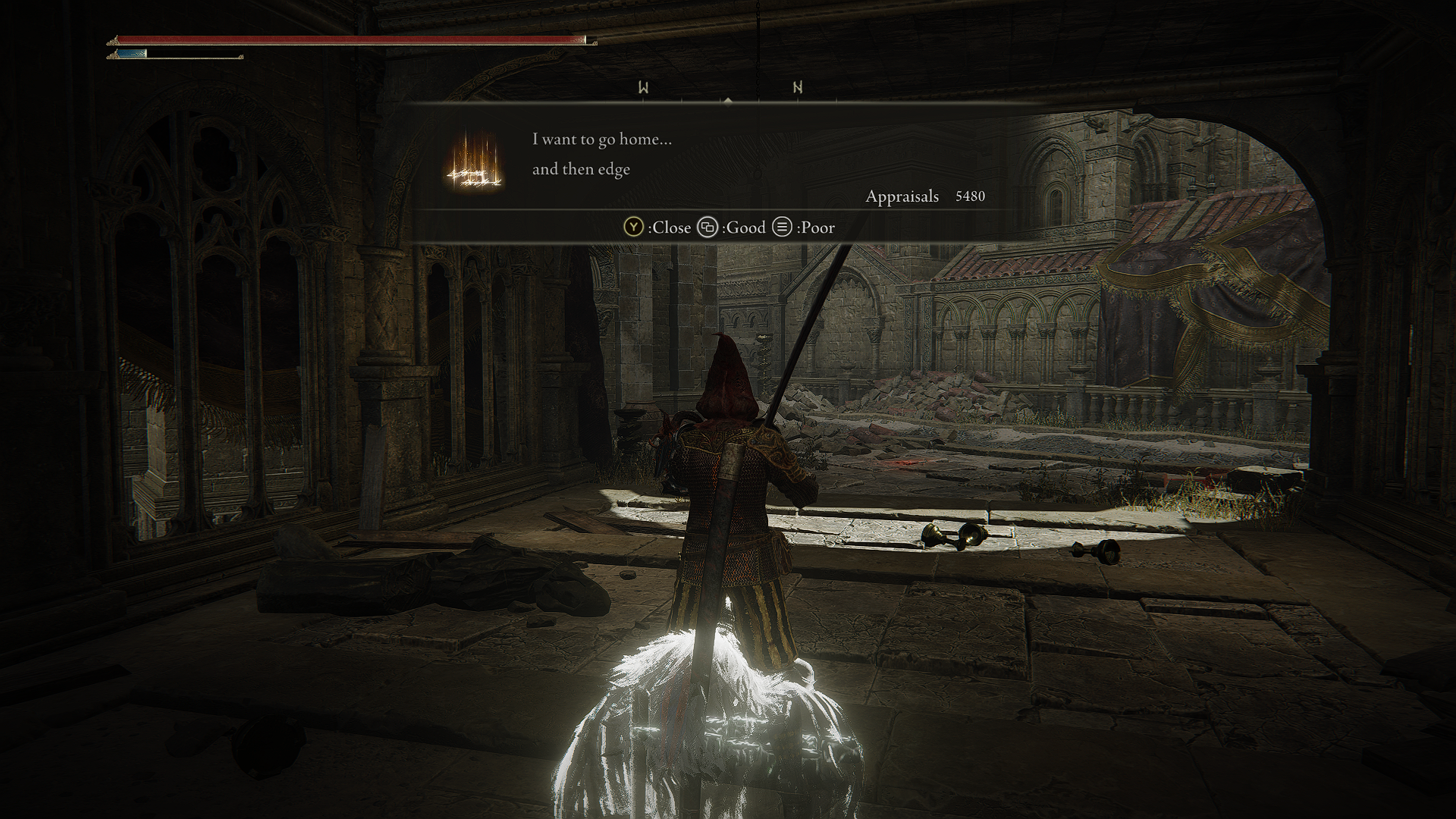1456x819 pixels.
Task: Rate the message as Good
Action: click(732, 227)
